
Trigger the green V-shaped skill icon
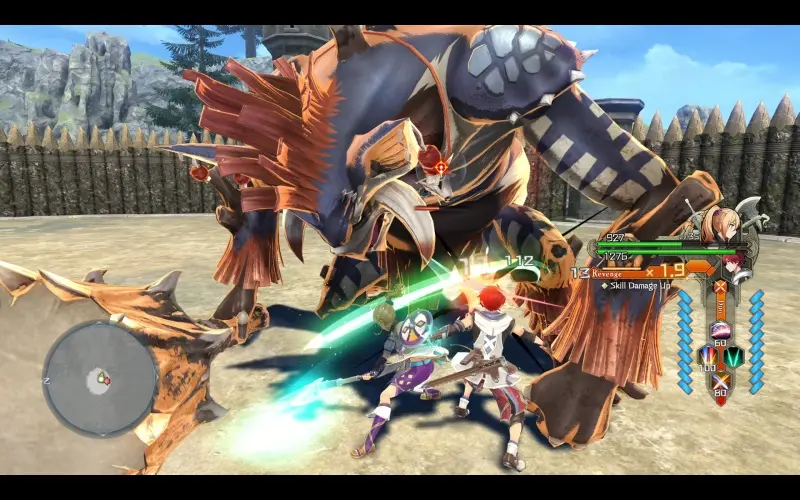coord(733,355)
